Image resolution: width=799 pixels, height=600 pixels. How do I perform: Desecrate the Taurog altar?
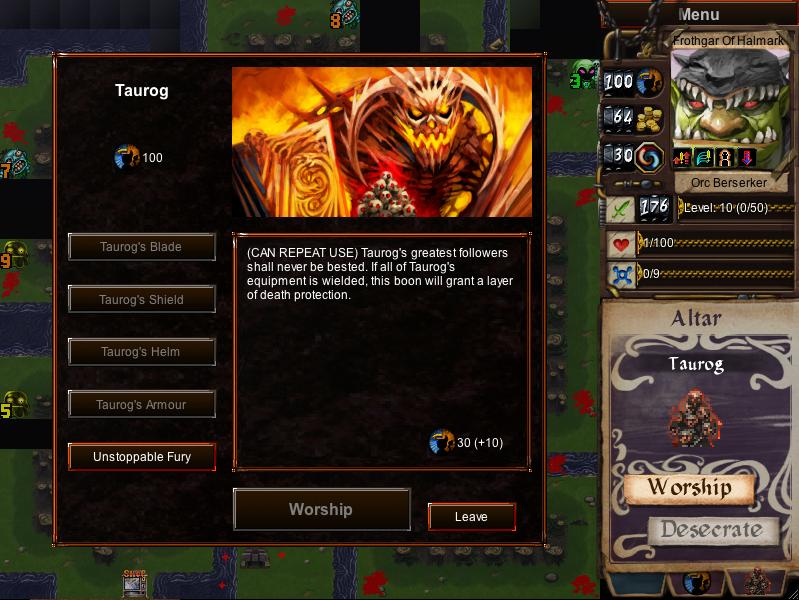point(711,530)
